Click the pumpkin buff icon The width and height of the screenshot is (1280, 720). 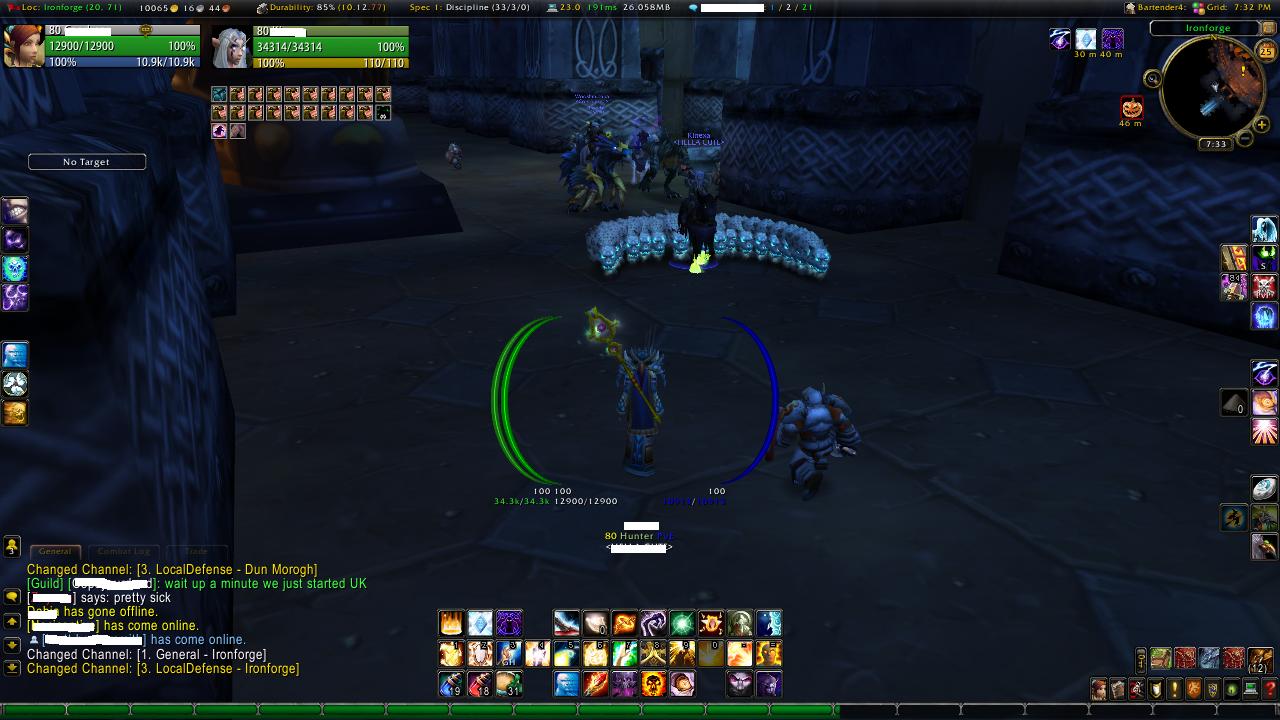(1131, 107)
